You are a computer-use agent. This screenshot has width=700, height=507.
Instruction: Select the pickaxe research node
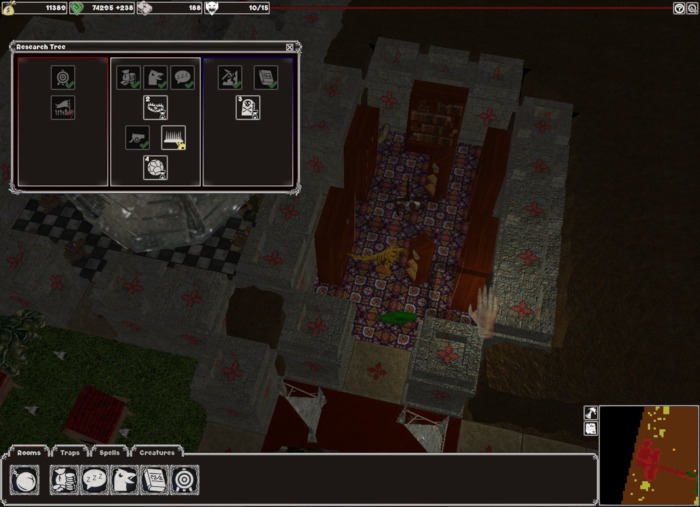point(229,77)
